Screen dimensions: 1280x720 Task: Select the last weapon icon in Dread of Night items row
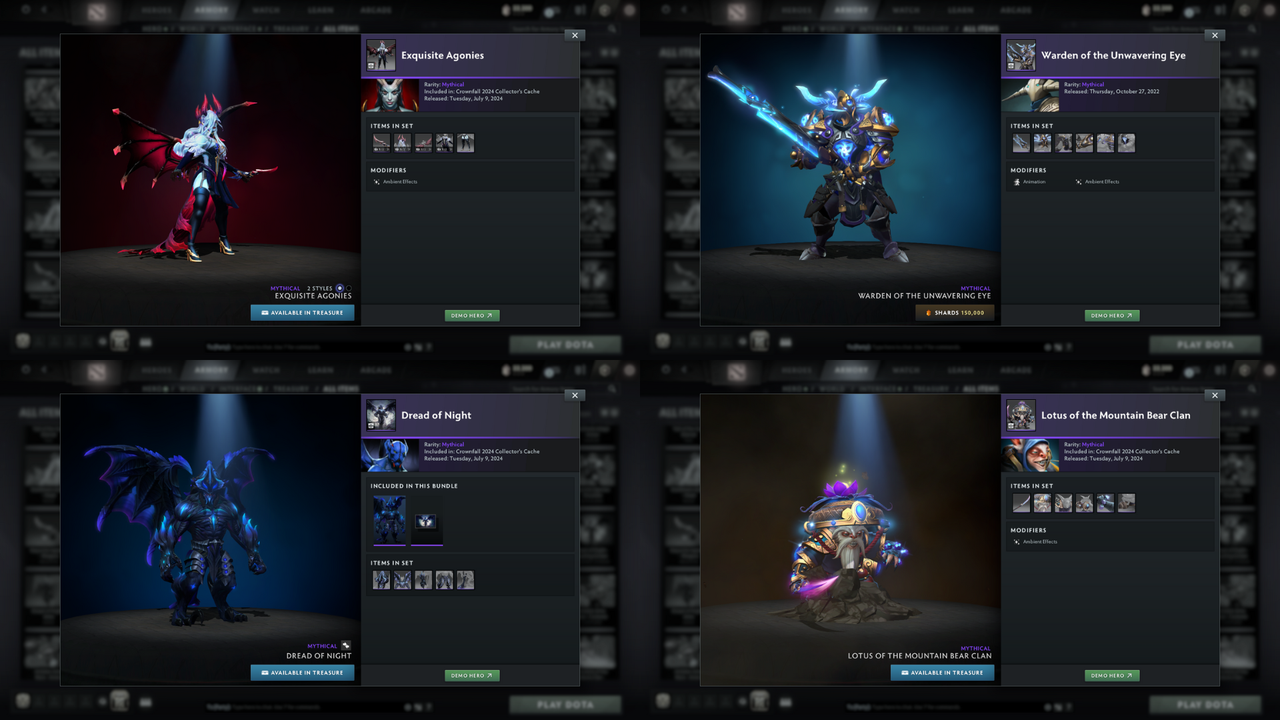click(x=465, y=579)
